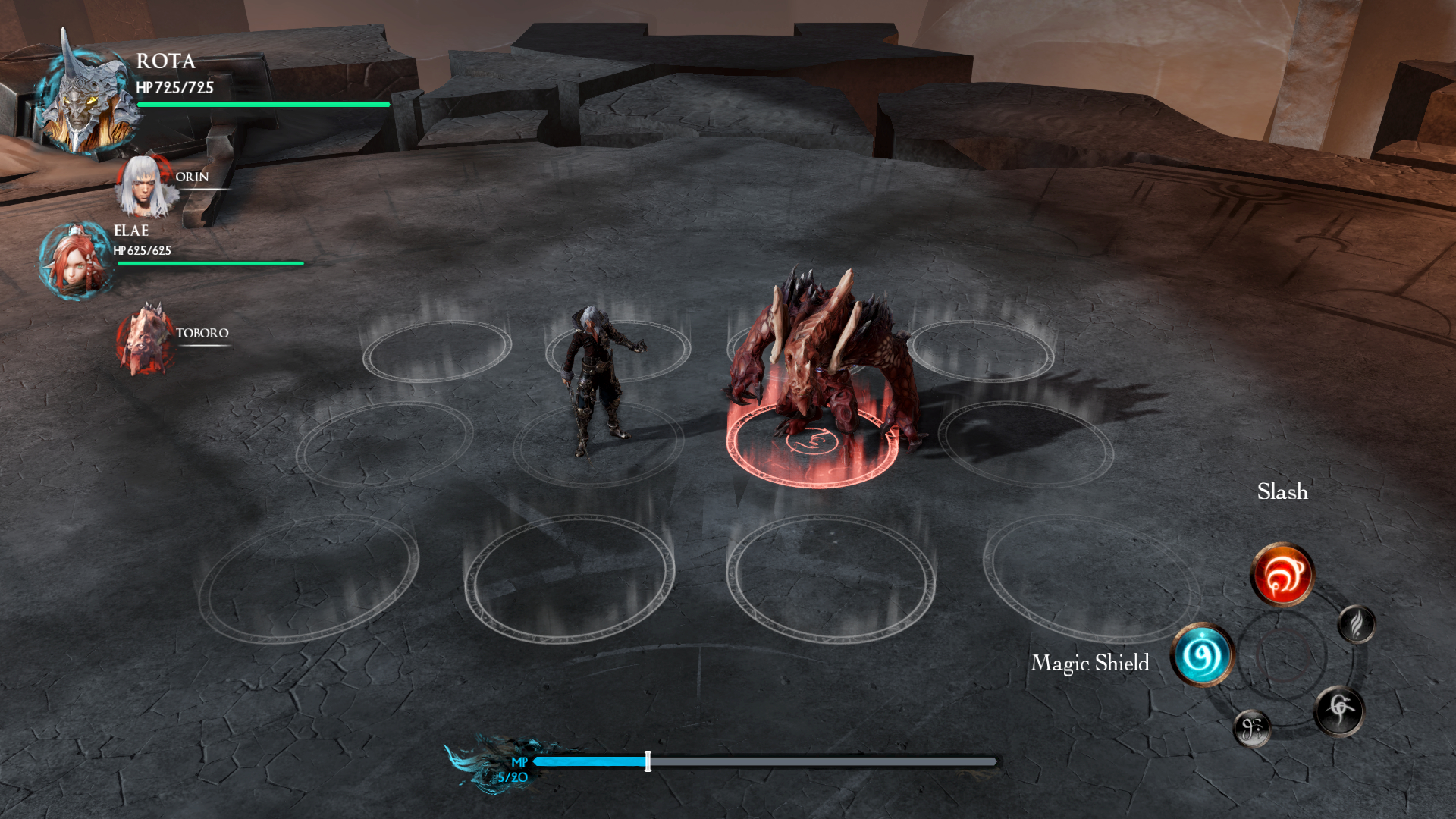The width and height of the screenshot is (1456, 819).
Task: Activate the red Slash skill
Action: click(x=1282, y=574)
